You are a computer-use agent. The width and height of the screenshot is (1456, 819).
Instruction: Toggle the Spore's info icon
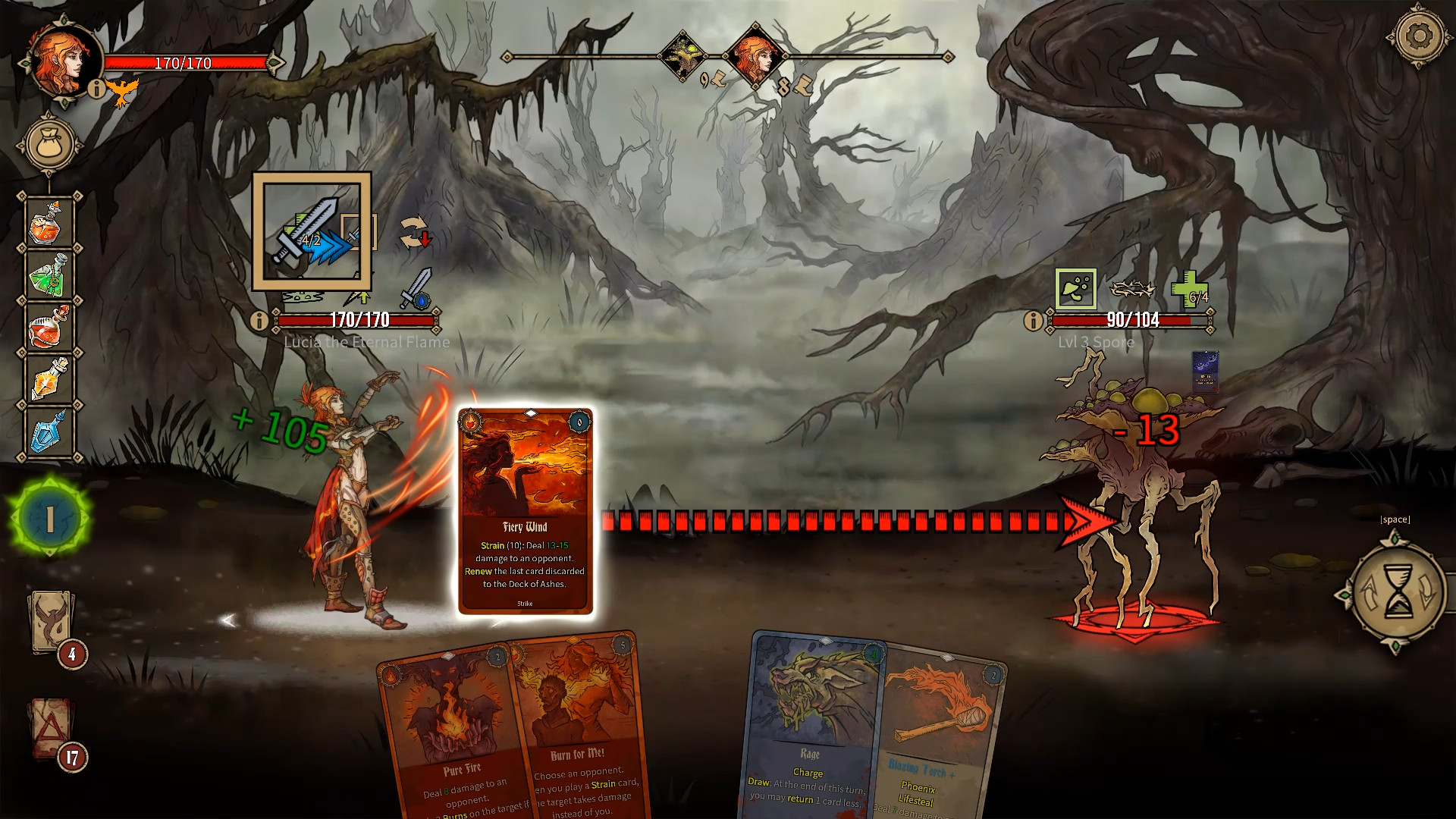(x=1032, y=320)
